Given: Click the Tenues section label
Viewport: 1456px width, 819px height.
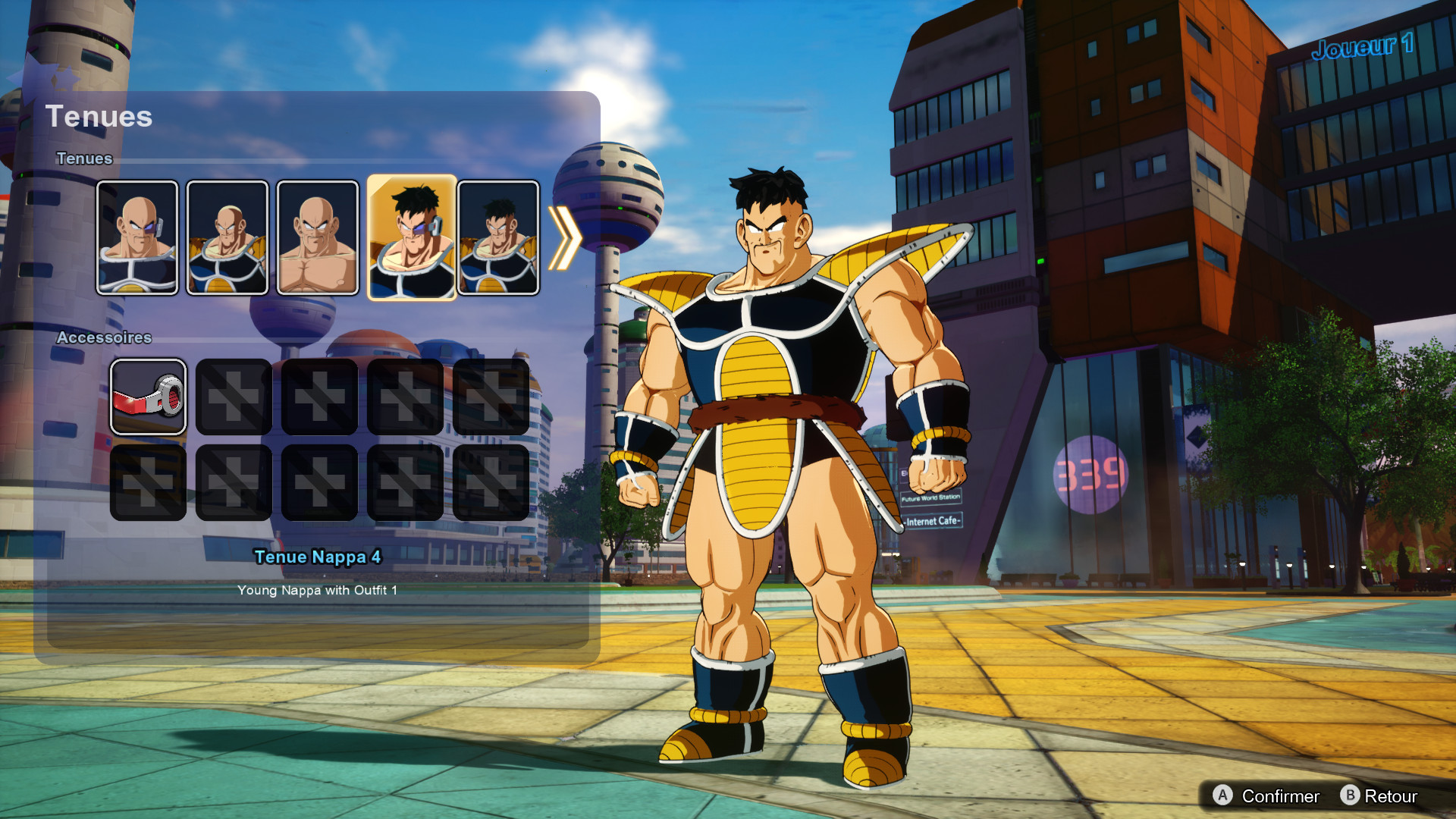Looking at the screenshot, I should [x=84, y=158].
